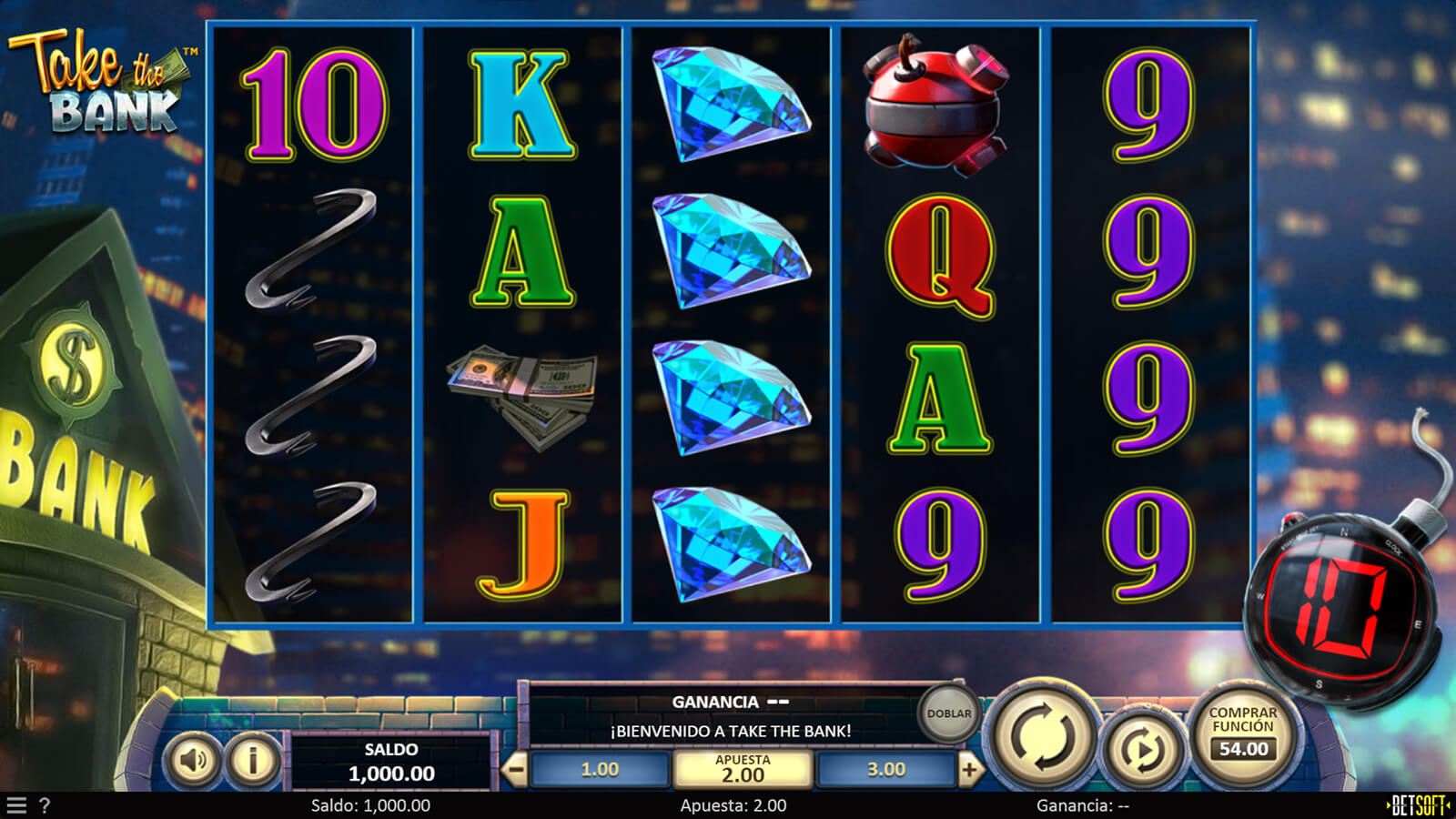Activate the Doblar double-up button
The width and height of the screenshot is (1456, 819).
(948, 714)
